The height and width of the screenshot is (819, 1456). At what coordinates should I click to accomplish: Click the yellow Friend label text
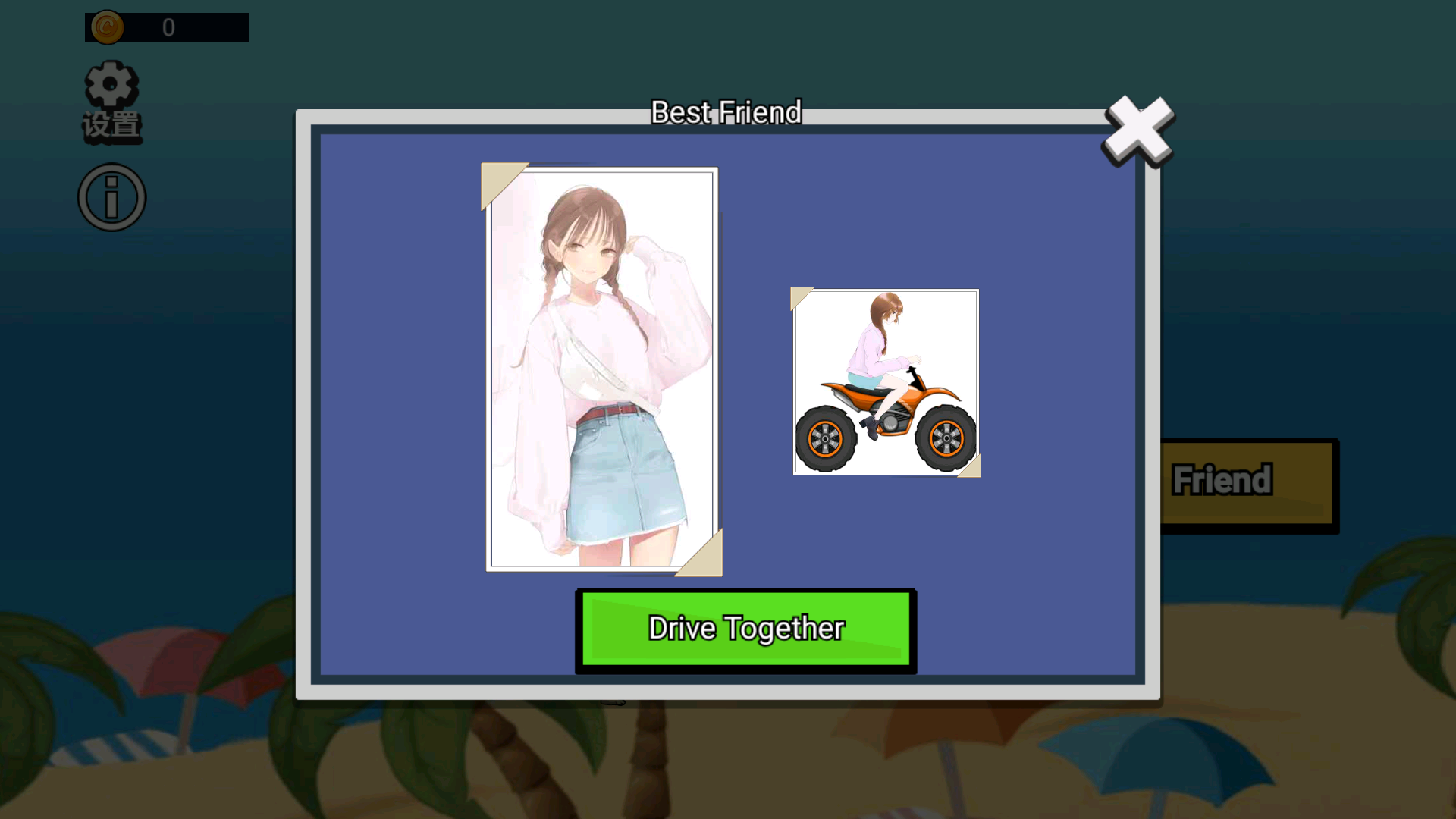click(1221, 478)
